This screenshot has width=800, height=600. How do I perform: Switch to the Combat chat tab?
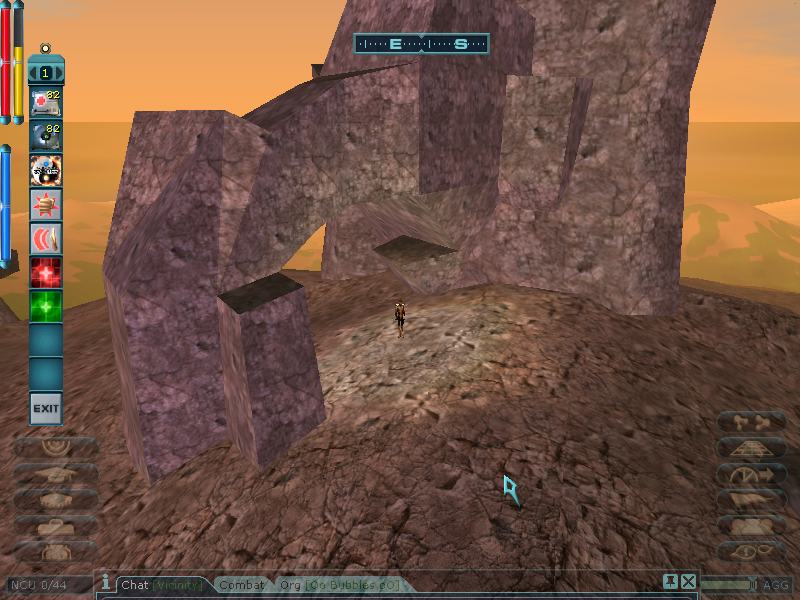coord(242,585)
